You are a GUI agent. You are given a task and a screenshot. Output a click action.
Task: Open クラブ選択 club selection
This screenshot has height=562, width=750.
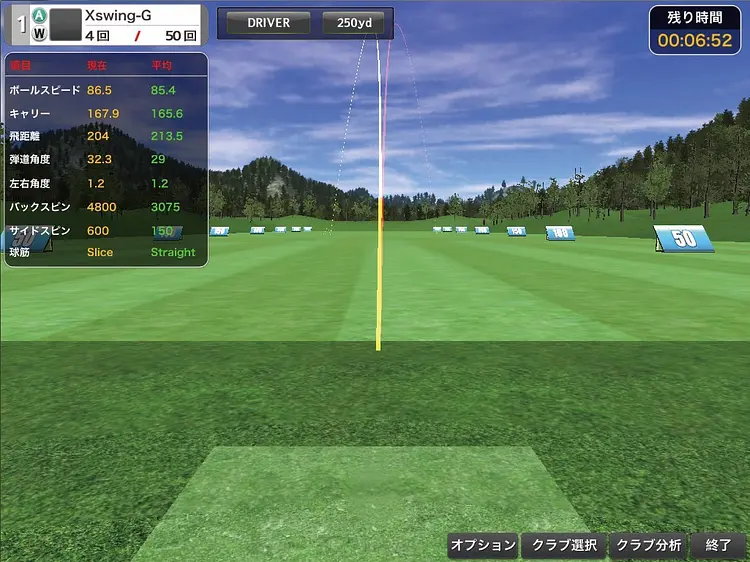[564, 545]
